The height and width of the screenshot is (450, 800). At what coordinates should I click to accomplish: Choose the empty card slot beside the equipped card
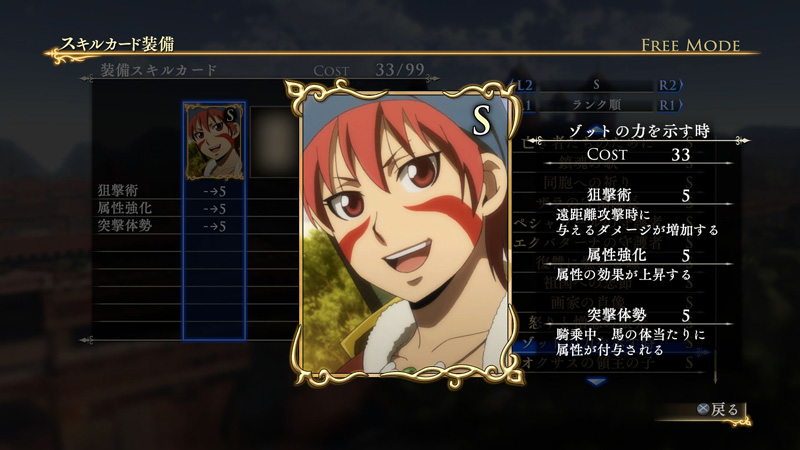270,142
